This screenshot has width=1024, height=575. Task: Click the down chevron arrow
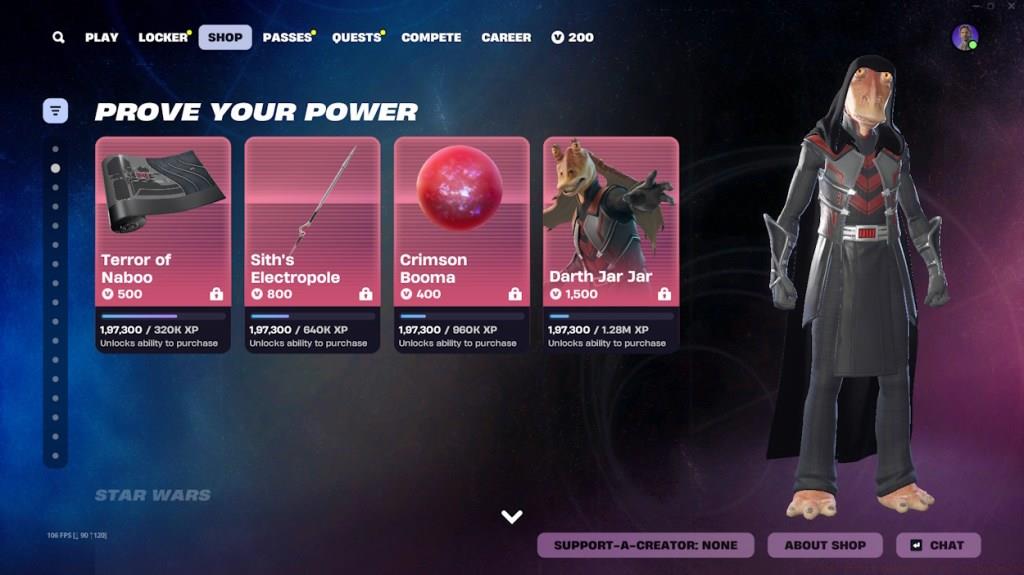click(512, 517)
